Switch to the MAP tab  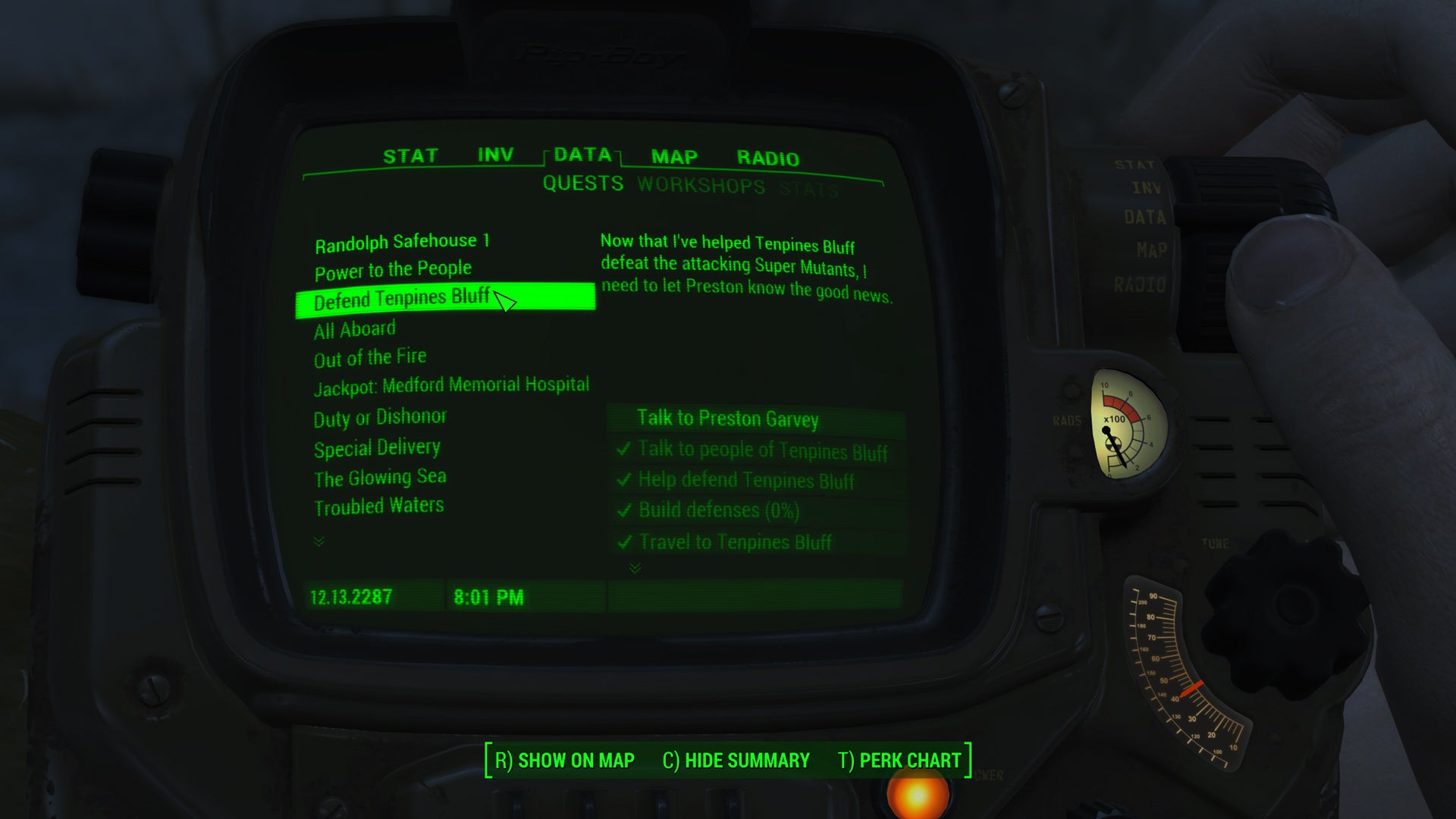click(673, 158)
